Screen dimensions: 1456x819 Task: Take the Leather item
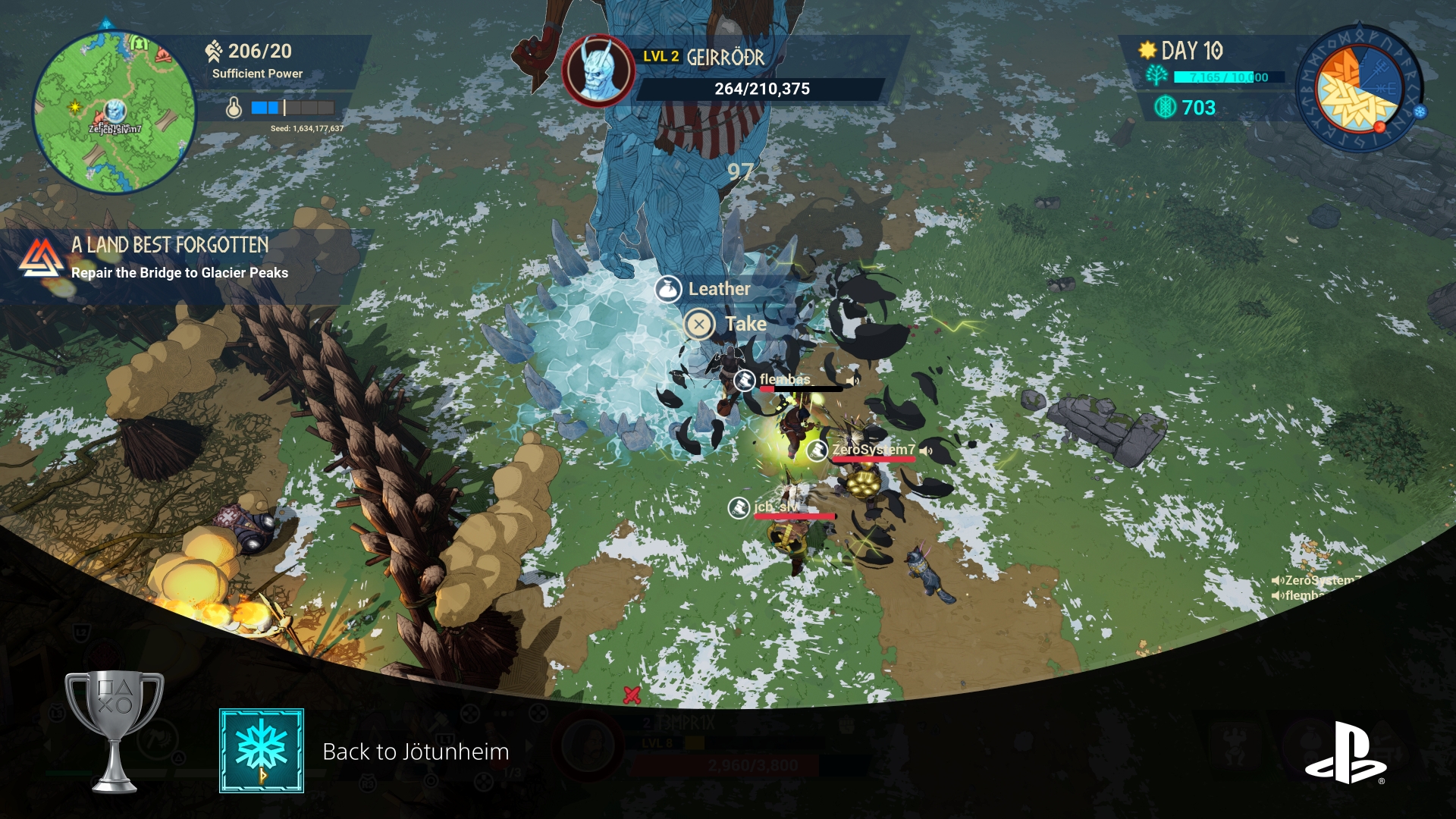(726, 325)
